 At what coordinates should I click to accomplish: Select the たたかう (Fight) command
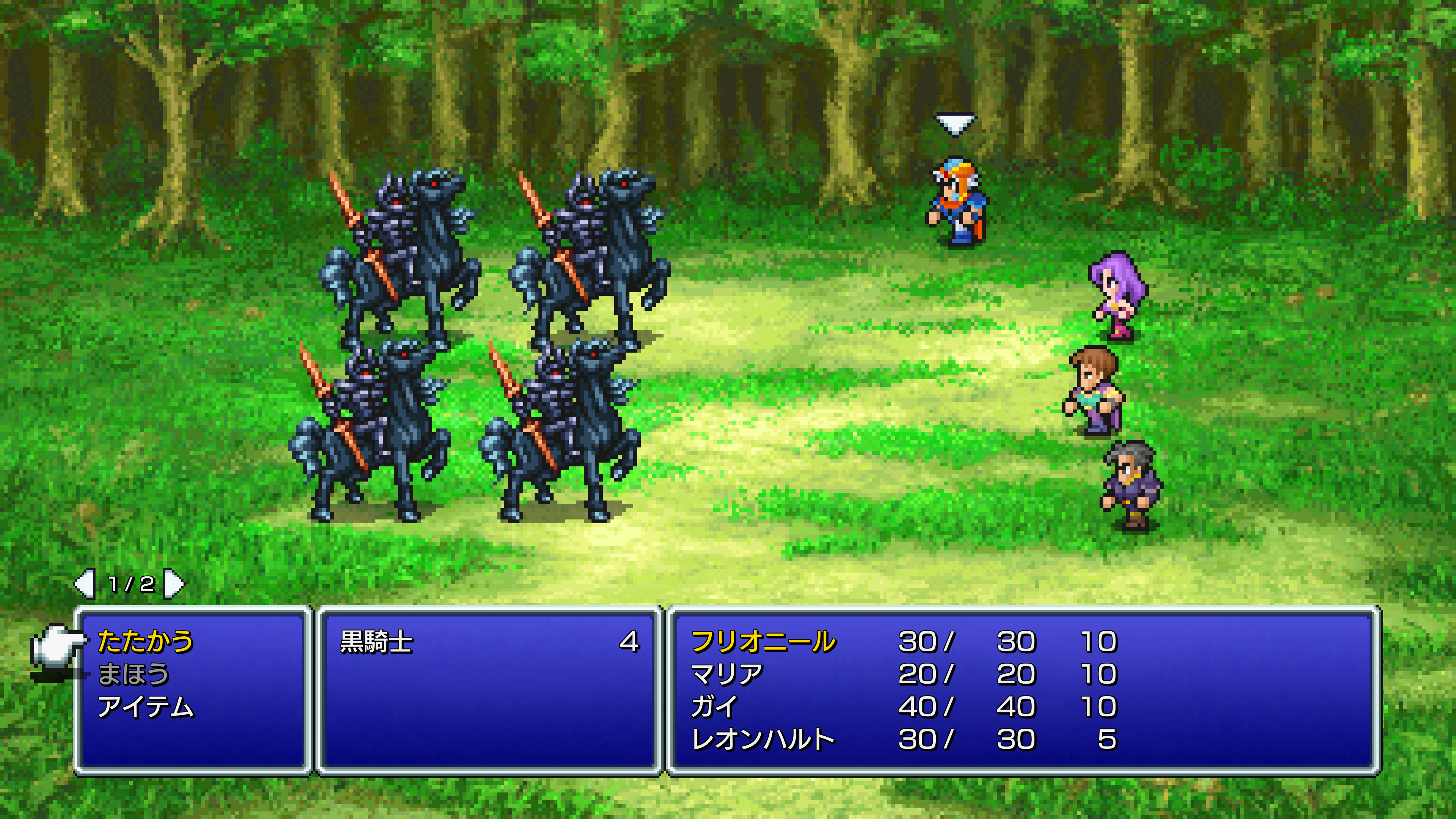click(145, 642)
